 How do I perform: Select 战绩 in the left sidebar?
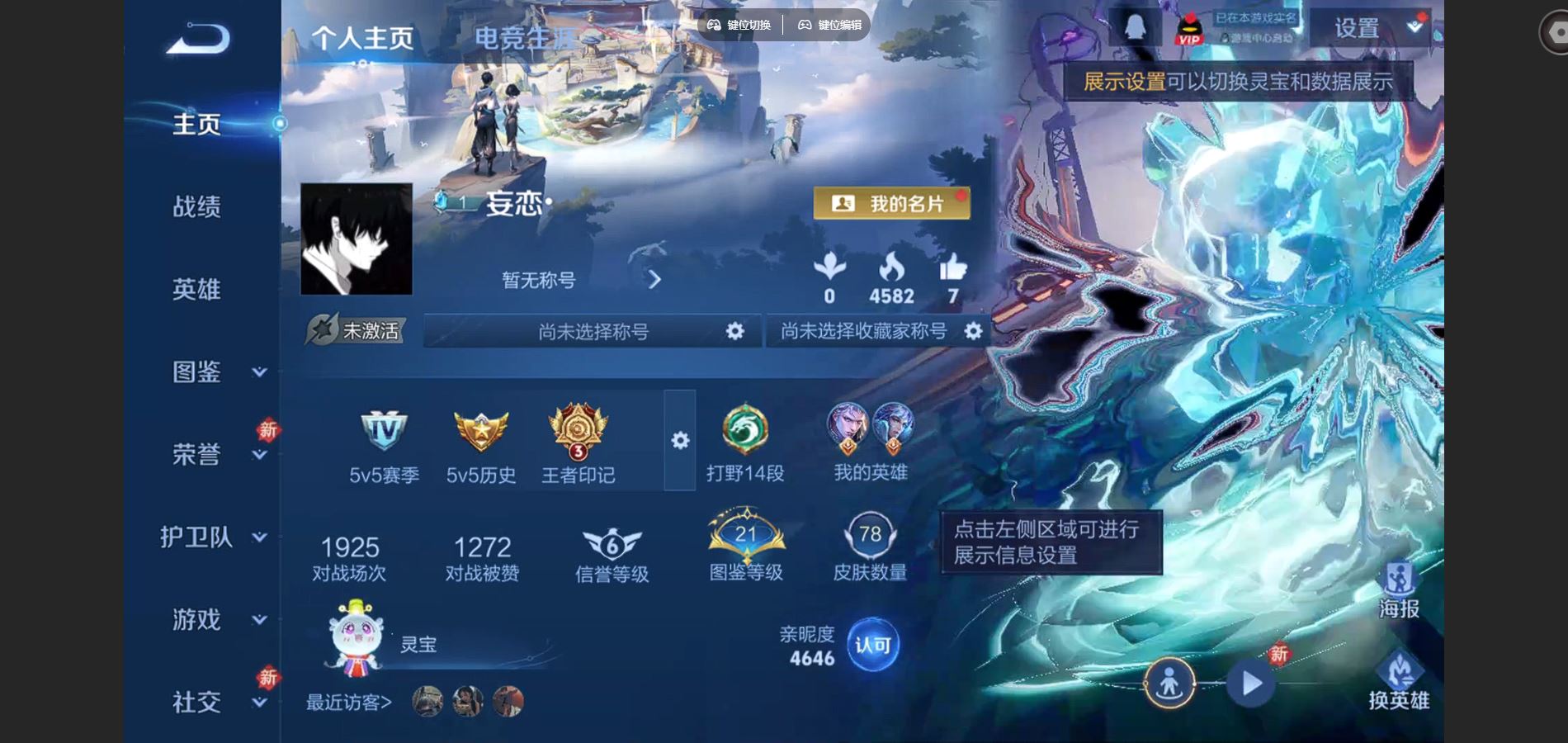[x=198, y=208]
